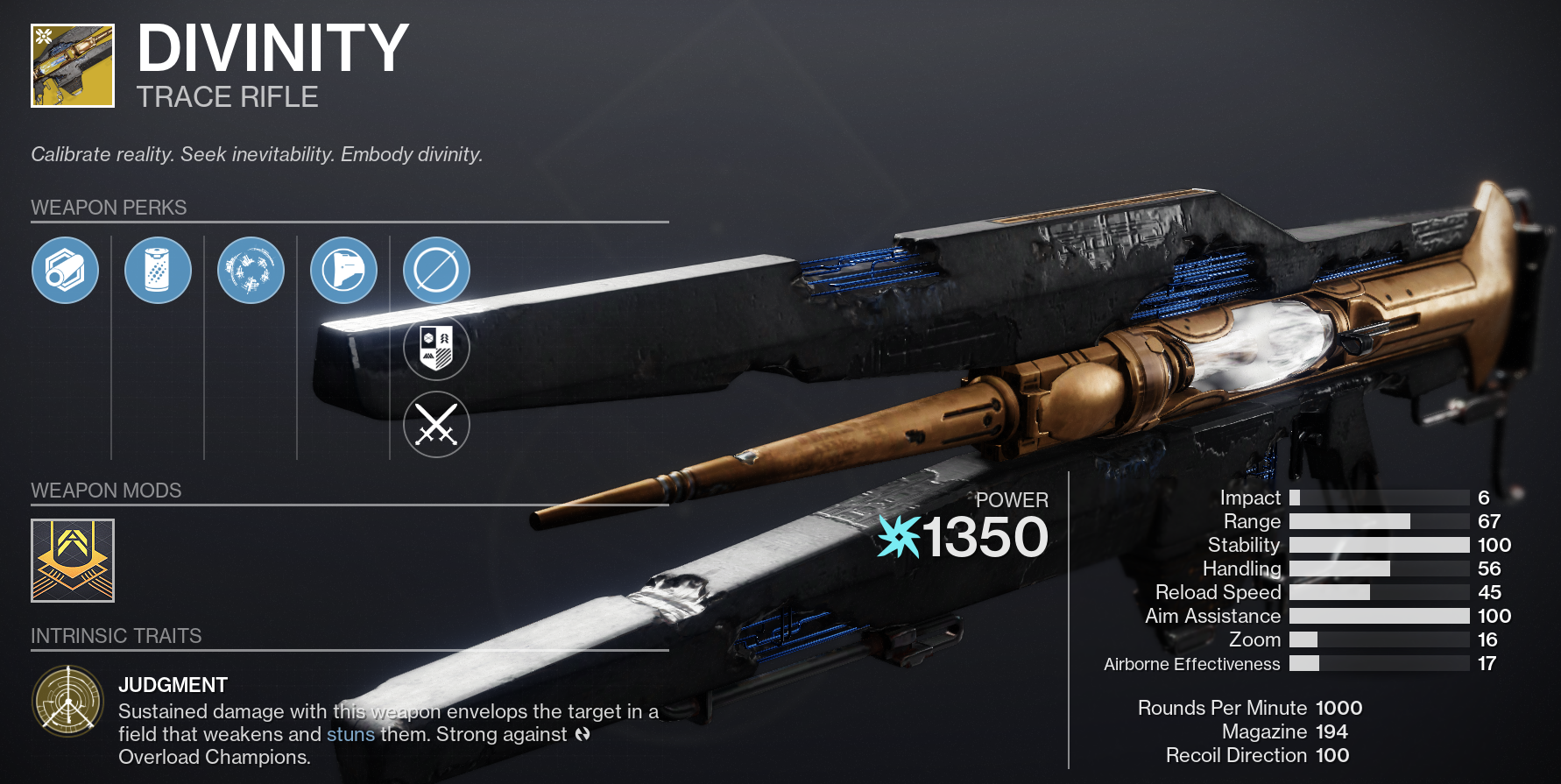Expand the WEAPON MODS section
The width and height of the screenshot is (1561, 784).
(105, 491)
